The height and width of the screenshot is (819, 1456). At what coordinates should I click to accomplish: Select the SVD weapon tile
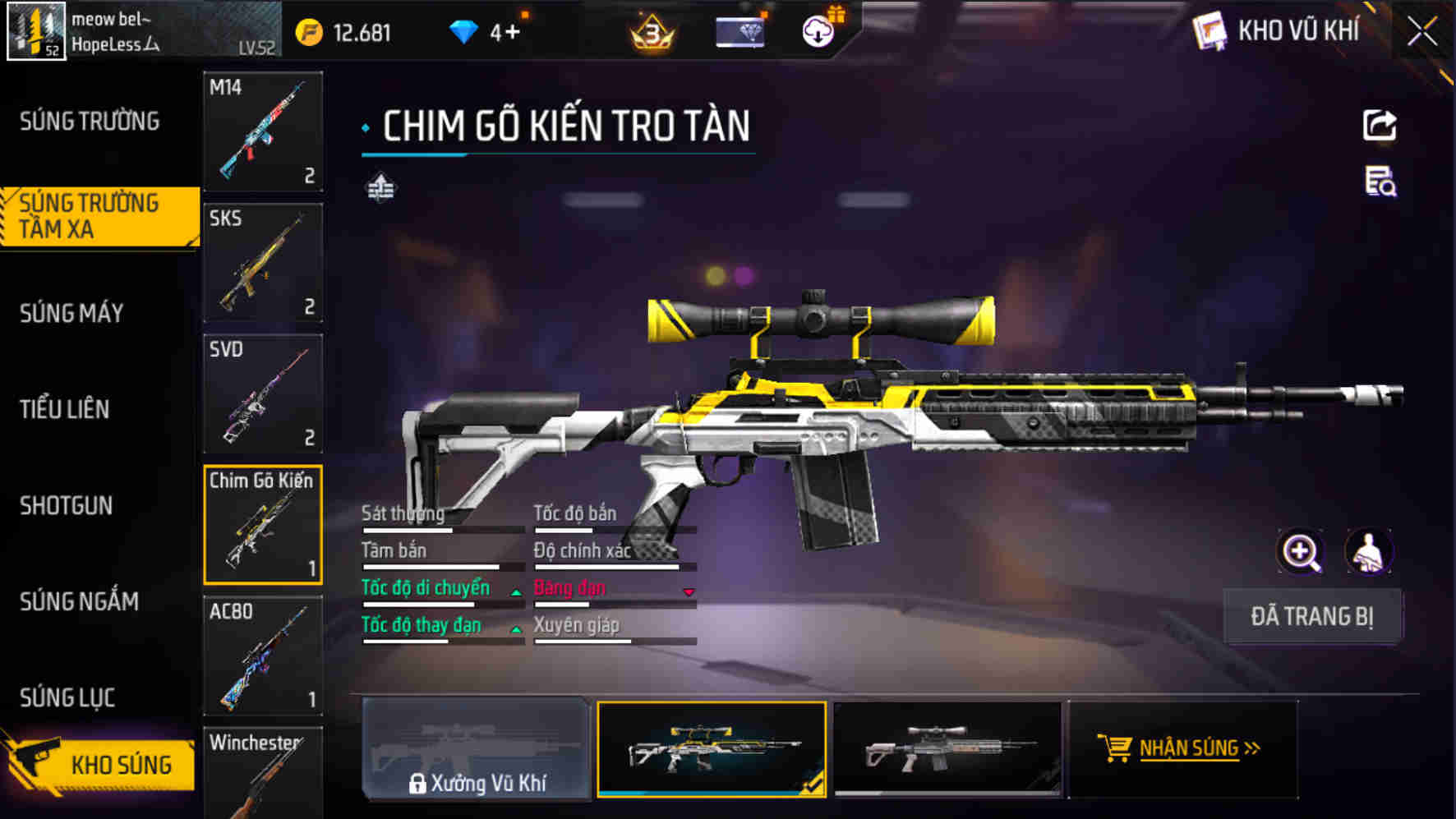coord(263,393)
